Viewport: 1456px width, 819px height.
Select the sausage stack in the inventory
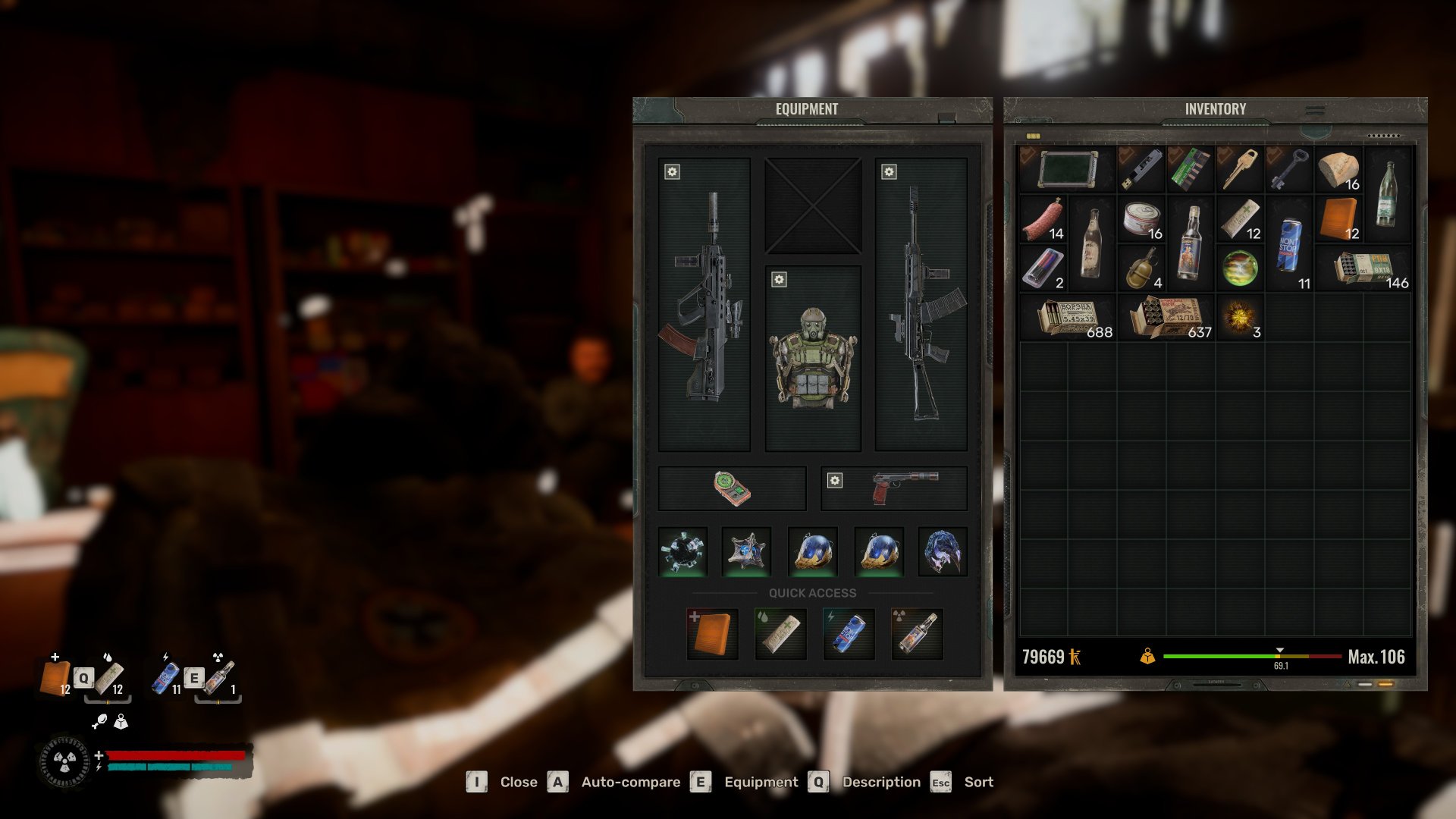point(1043,219)
